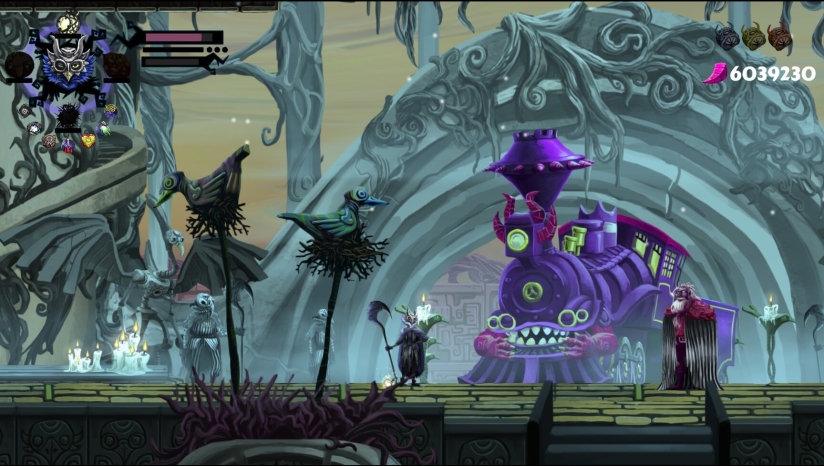Viewport: 824px width, 466px height.
Task: Select the dark mask slot left of owl
Action: pyautogui.click(x=18, y=67)
